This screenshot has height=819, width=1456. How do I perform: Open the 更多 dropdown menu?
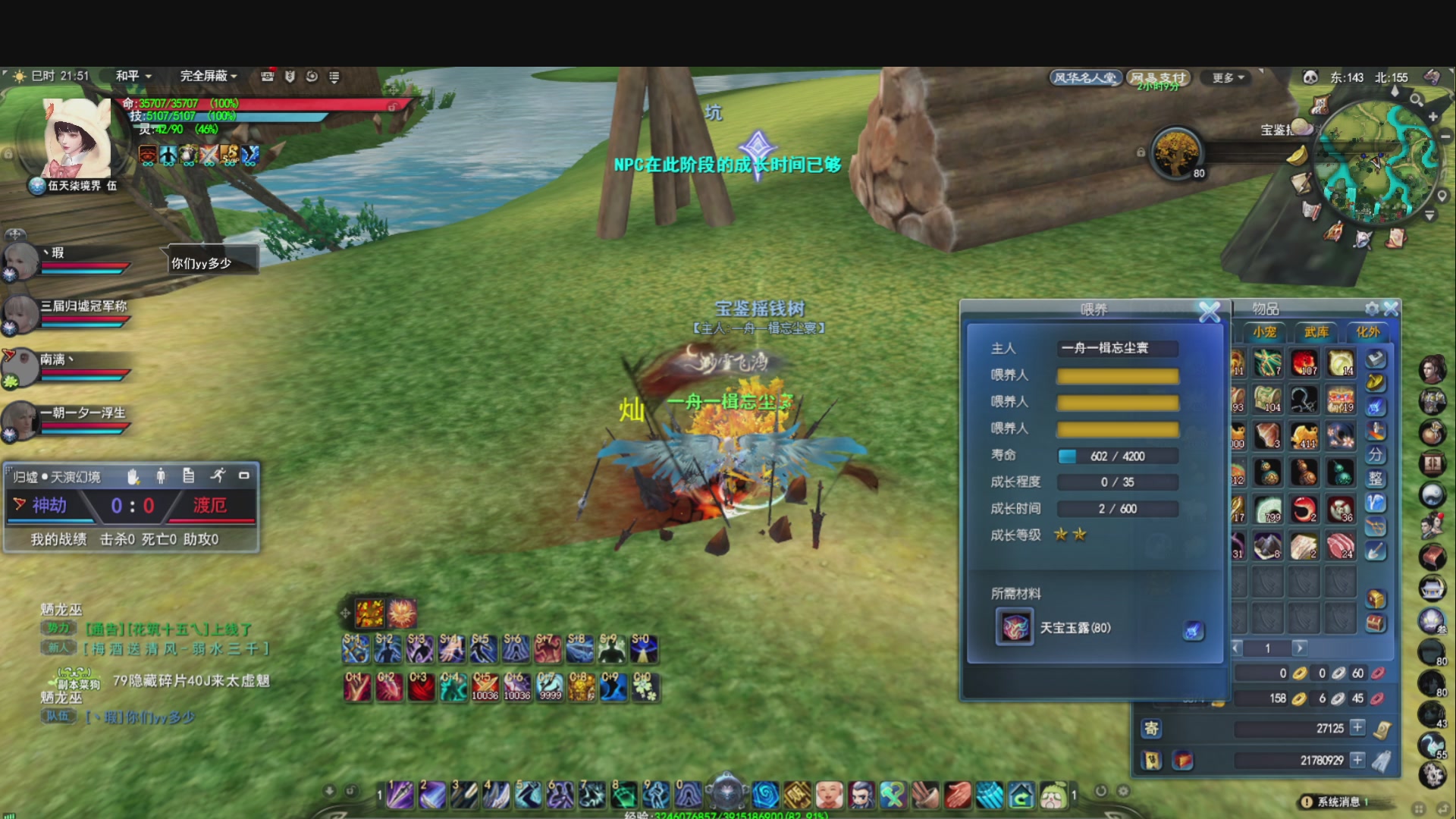pos(1228,78)
